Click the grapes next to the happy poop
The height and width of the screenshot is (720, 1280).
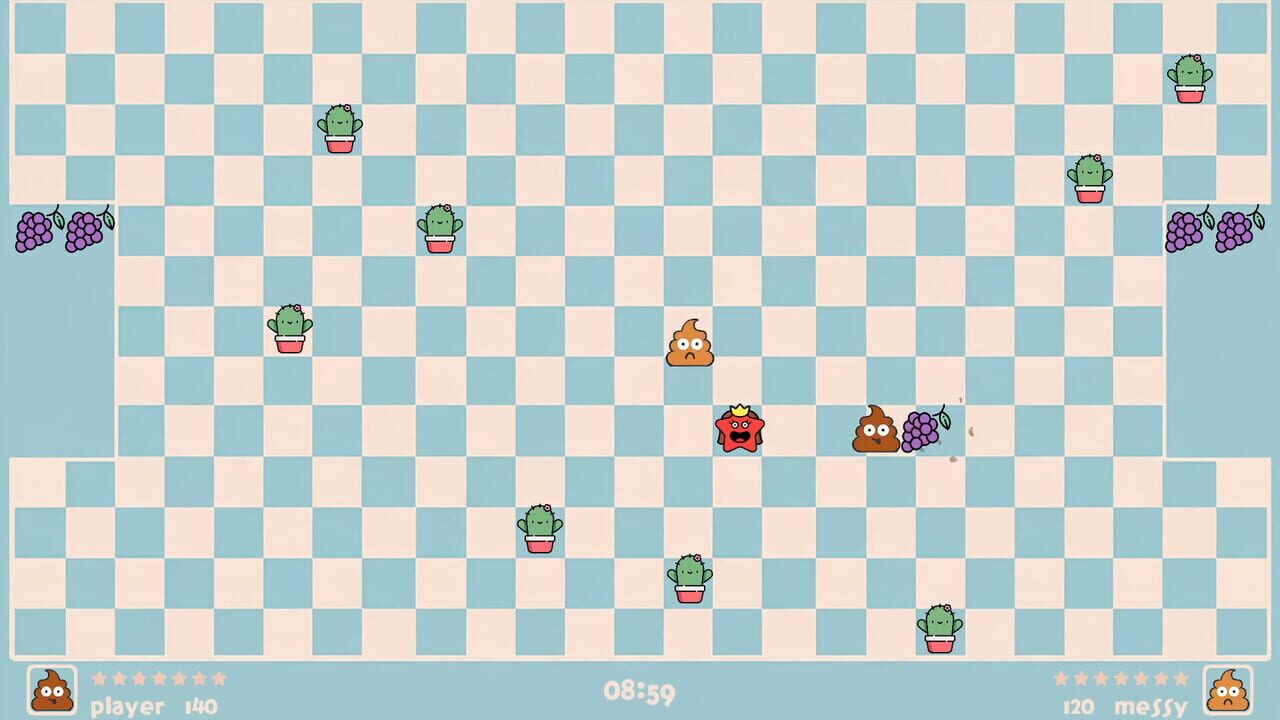point(922,430)
